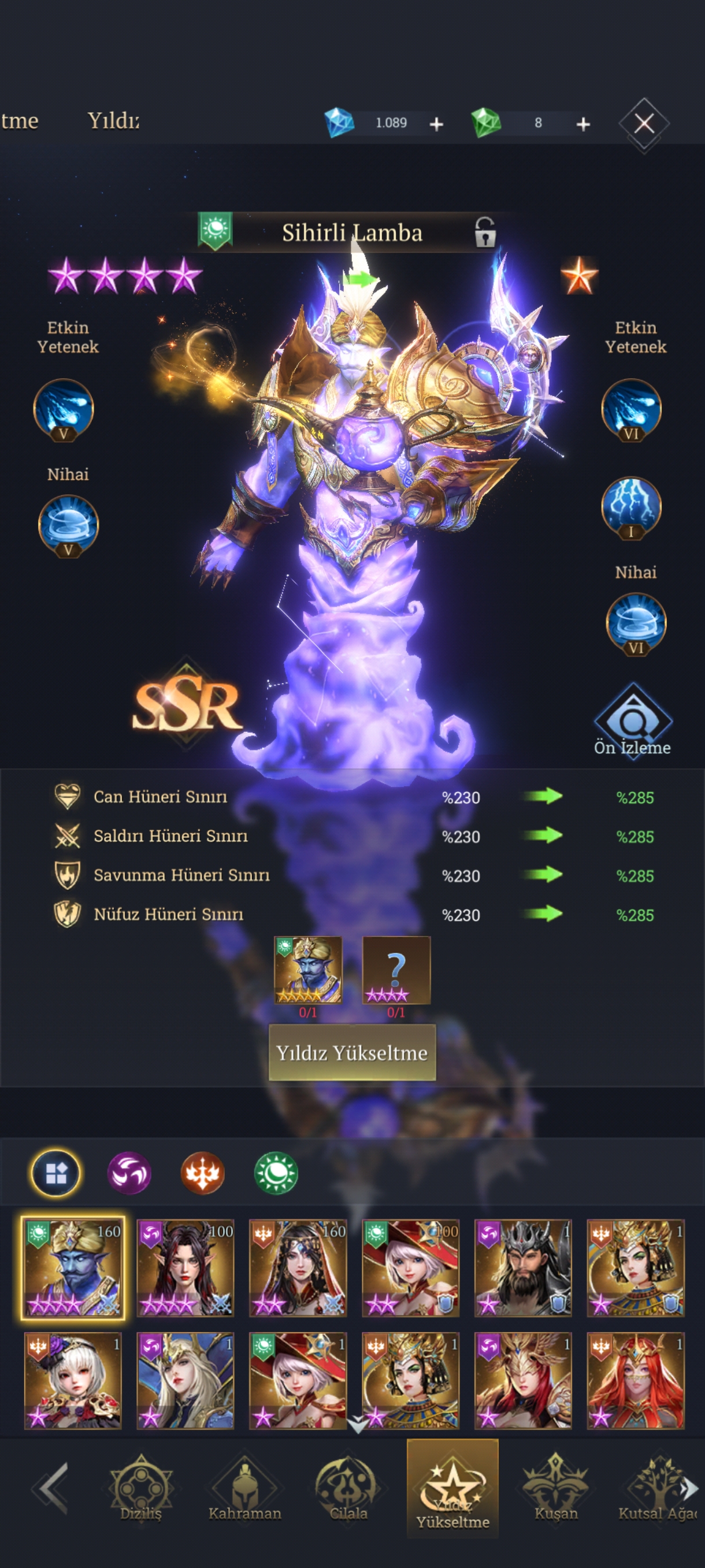Tap the Yıldız Yükseltme confirm button
Image resolution: width=705 pixels, height=1568 pixels.
(352, 1052)
